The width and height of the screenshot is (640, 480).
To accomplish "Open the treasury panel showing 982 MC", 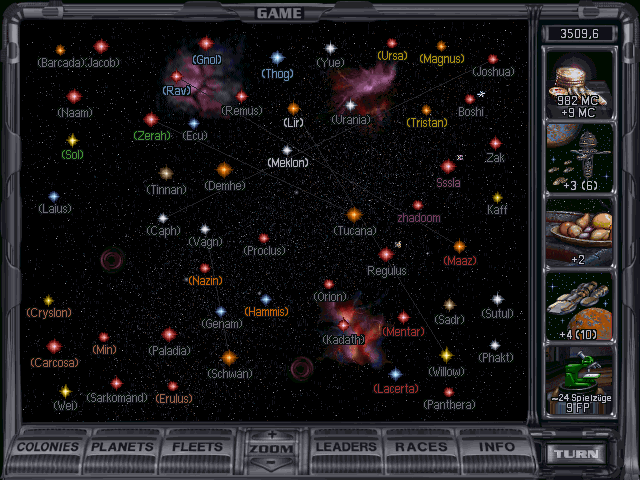I will [x=580, y=87].
